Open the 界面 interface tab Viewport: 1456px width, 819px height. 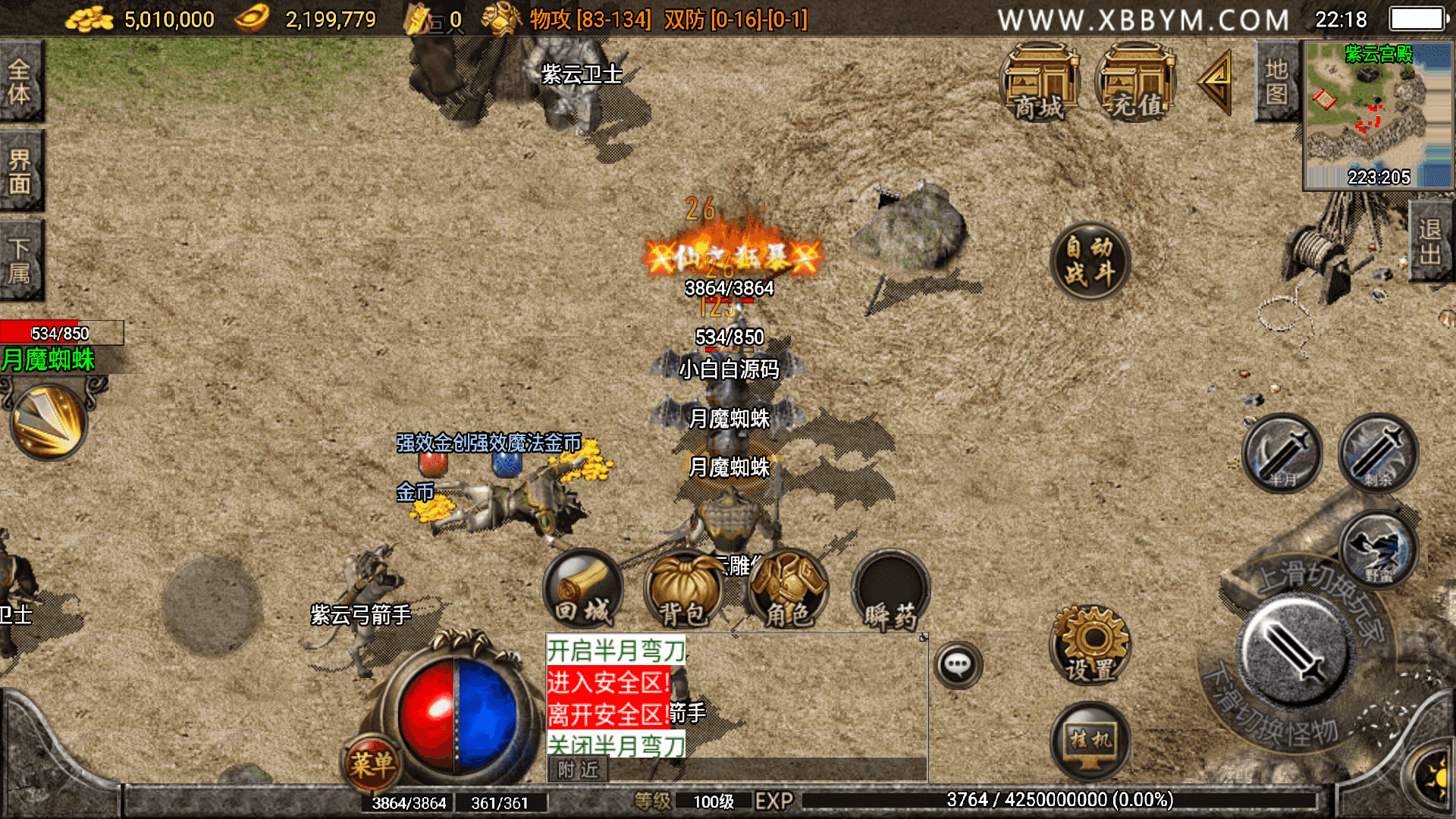click(20, 171)
